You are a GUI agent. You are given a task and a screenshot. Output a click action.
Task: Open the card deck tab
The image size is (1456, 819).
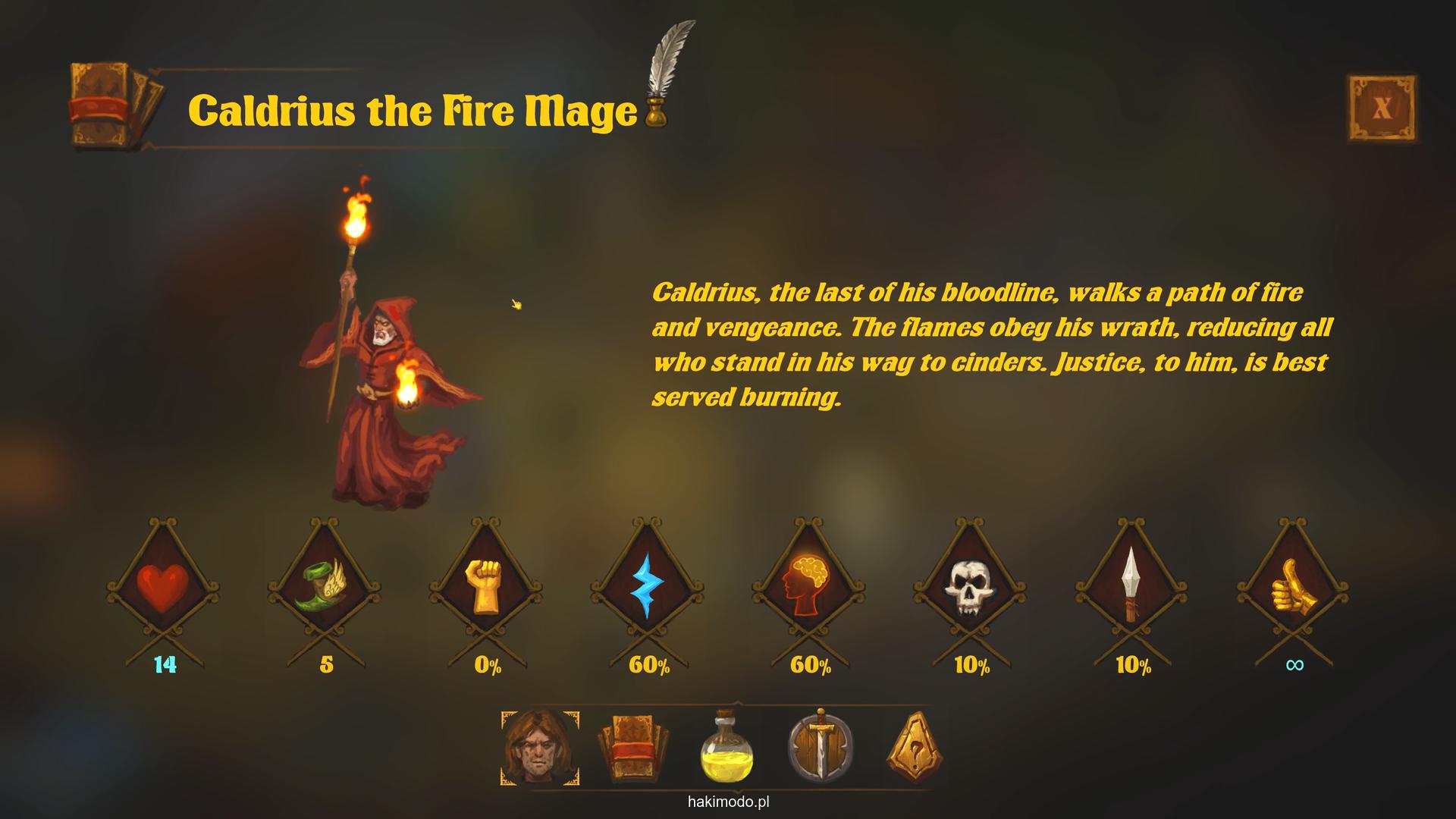[x=634, y=747]
